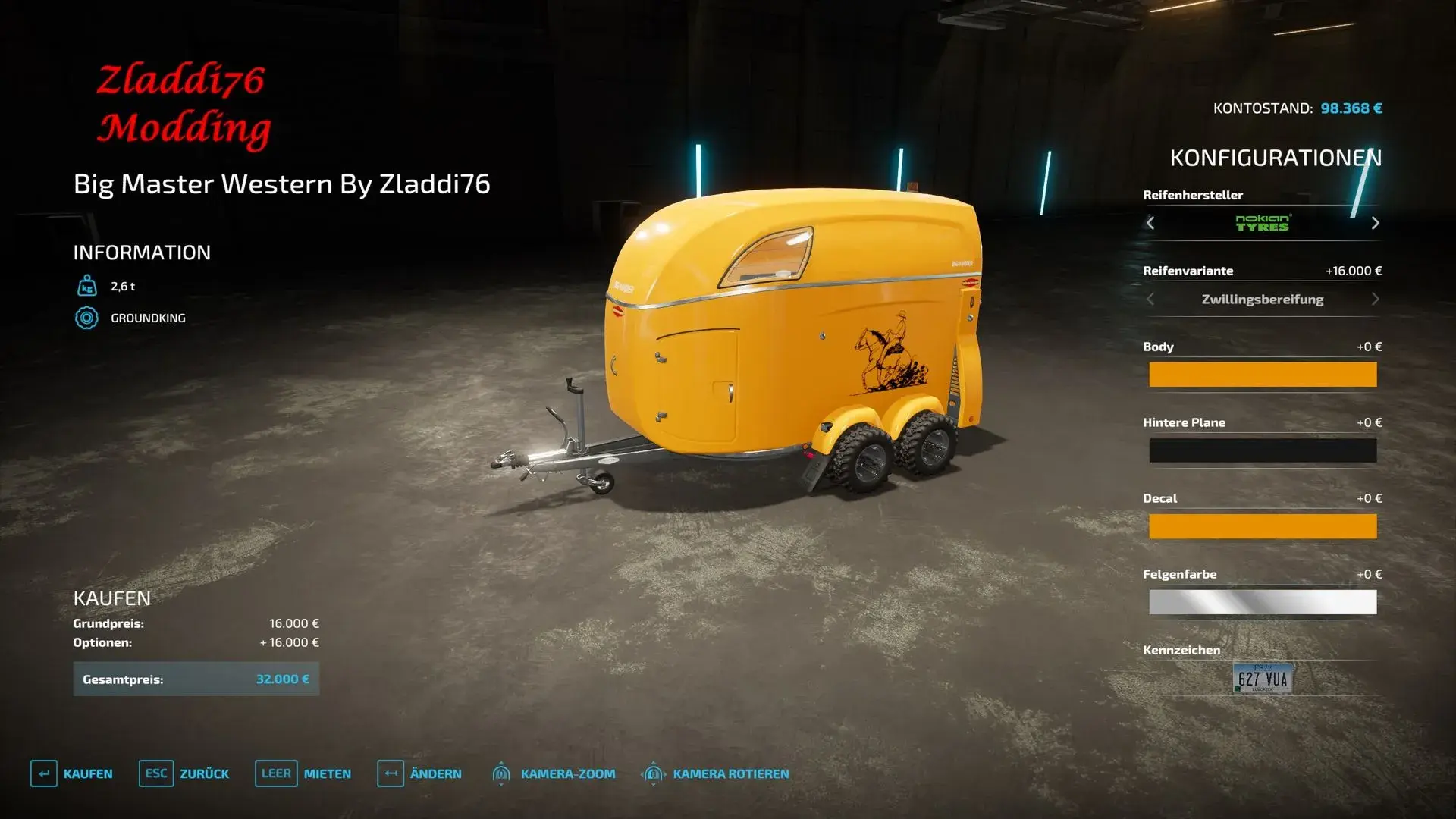Viewport: 1456px width, 819px height.
Task: Rent the trailer via Mieten
Action: [x=303, y=773]
